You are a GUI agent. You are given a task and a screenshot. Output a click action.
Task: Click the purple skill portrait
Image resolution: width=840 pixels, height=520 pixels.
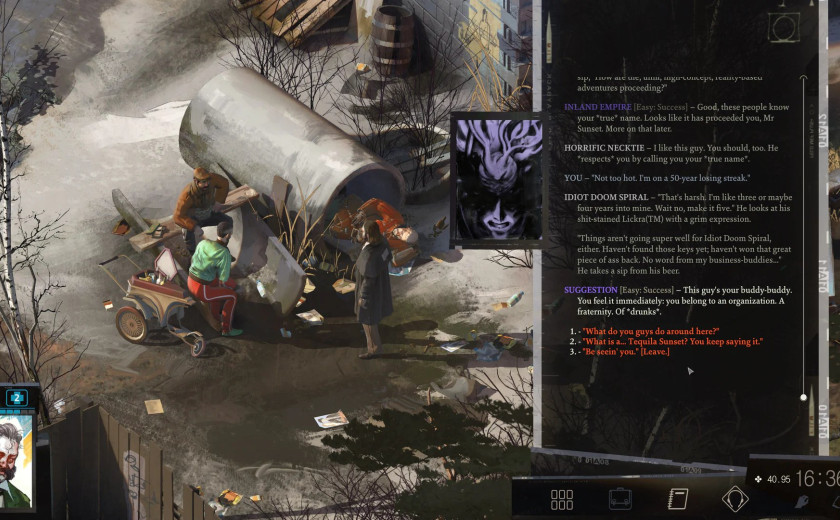(499, 180)
